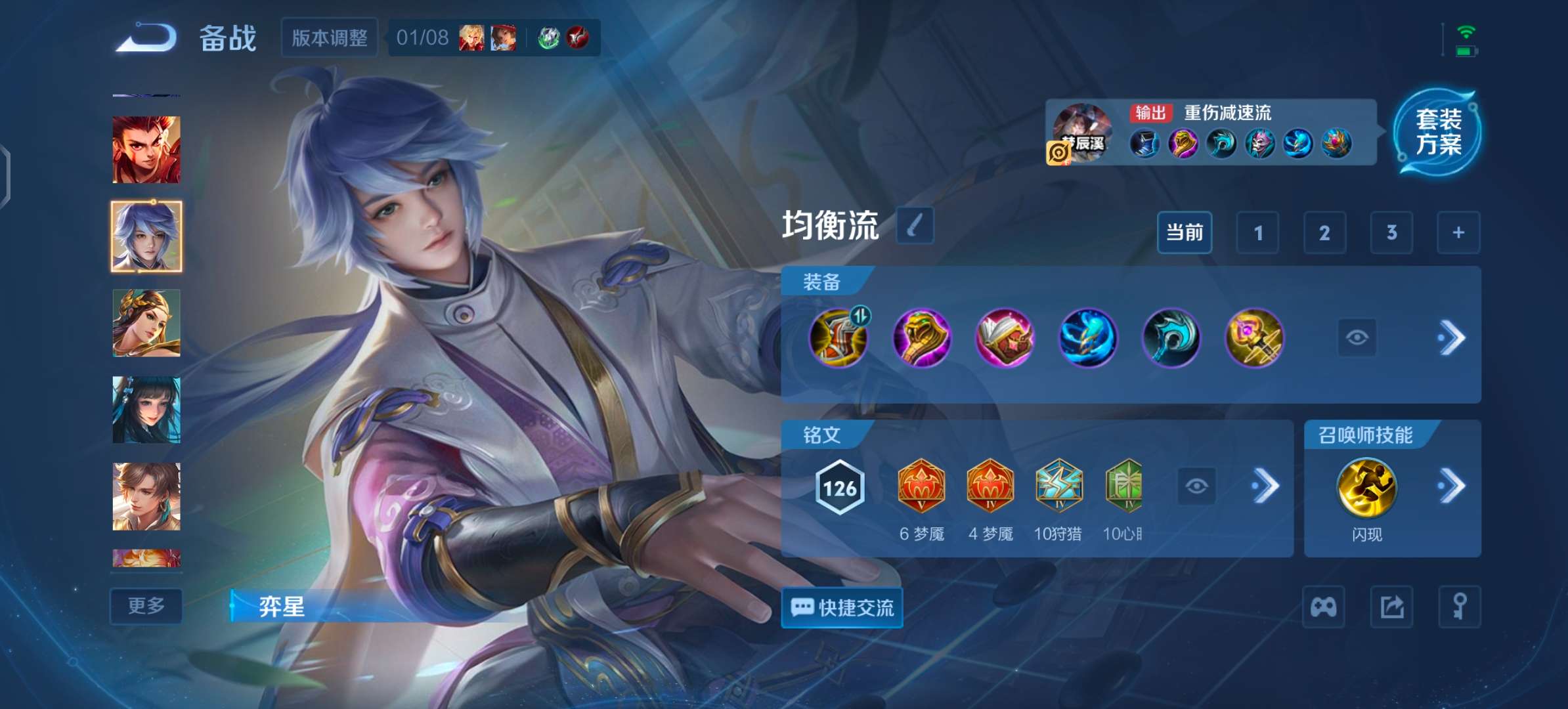1568x709 pixels.
Task: Open the first equipment item in 装备 row
Action: (x=838, y=339)
